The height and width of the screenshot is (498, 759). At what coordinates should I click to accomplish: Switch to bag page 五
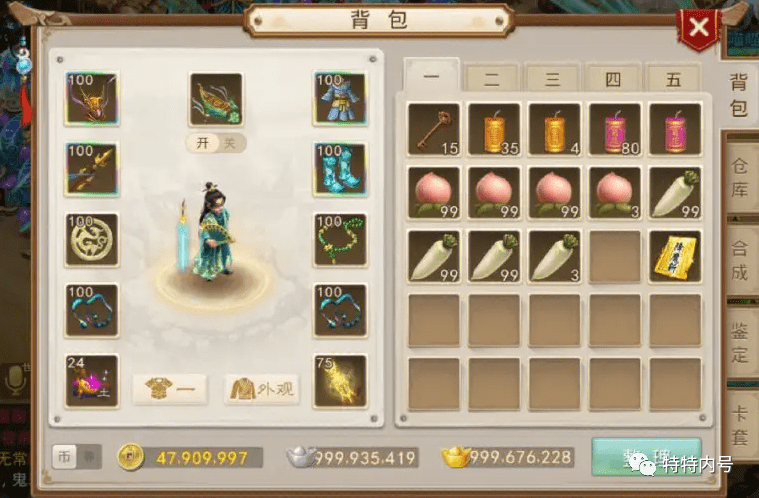click(673, 77)
